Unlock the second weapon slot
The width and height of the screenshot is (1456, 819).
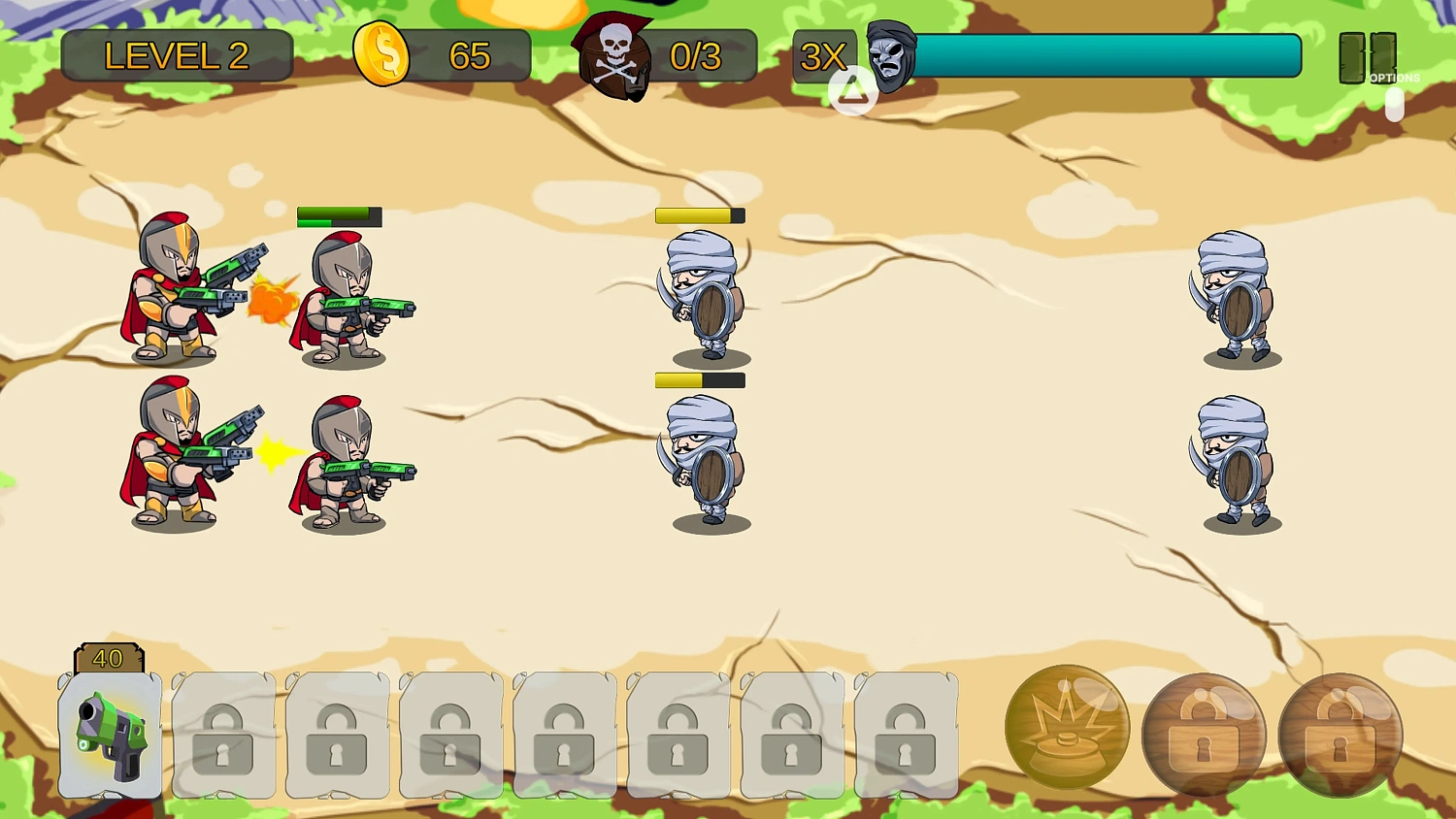point(223,737)
